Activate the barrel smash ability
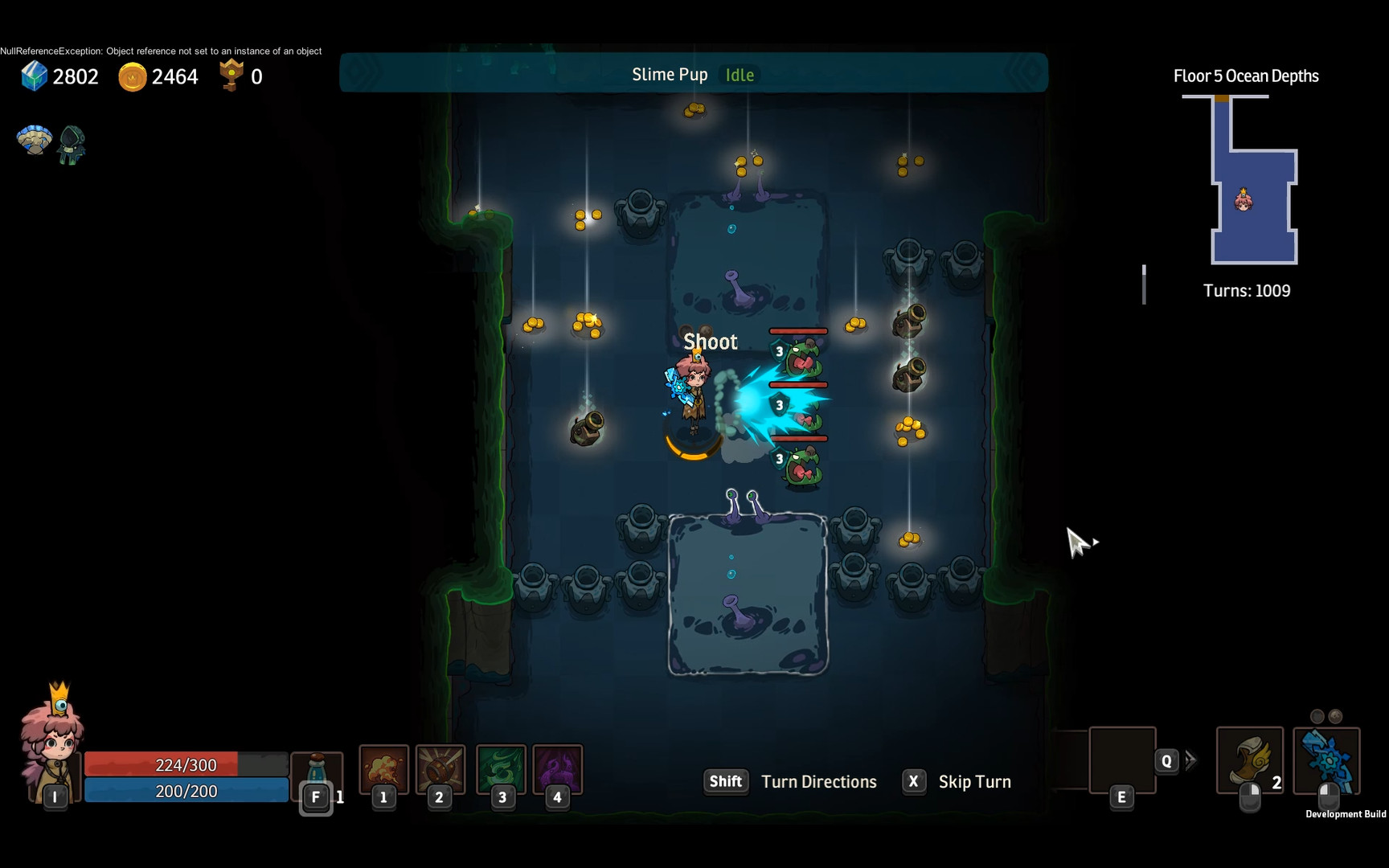Screen dimensions: 1389x868 point(440,769)
